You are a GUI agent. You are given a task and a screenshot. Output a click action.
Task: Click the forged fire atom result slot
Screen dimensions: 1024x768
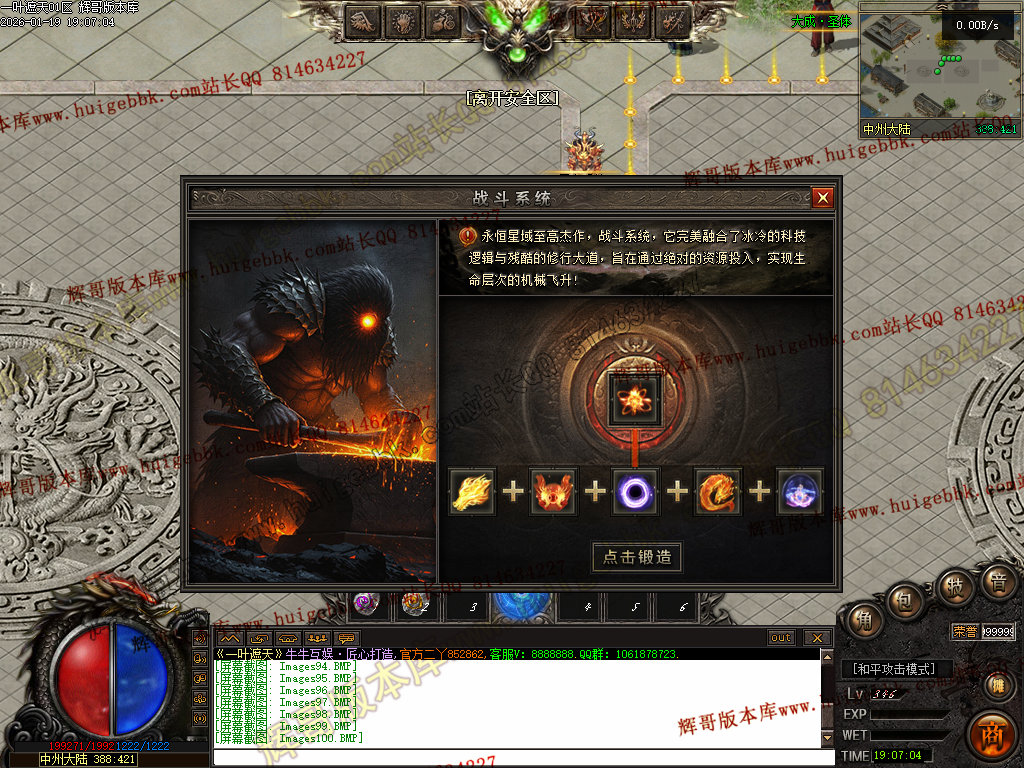635,397
